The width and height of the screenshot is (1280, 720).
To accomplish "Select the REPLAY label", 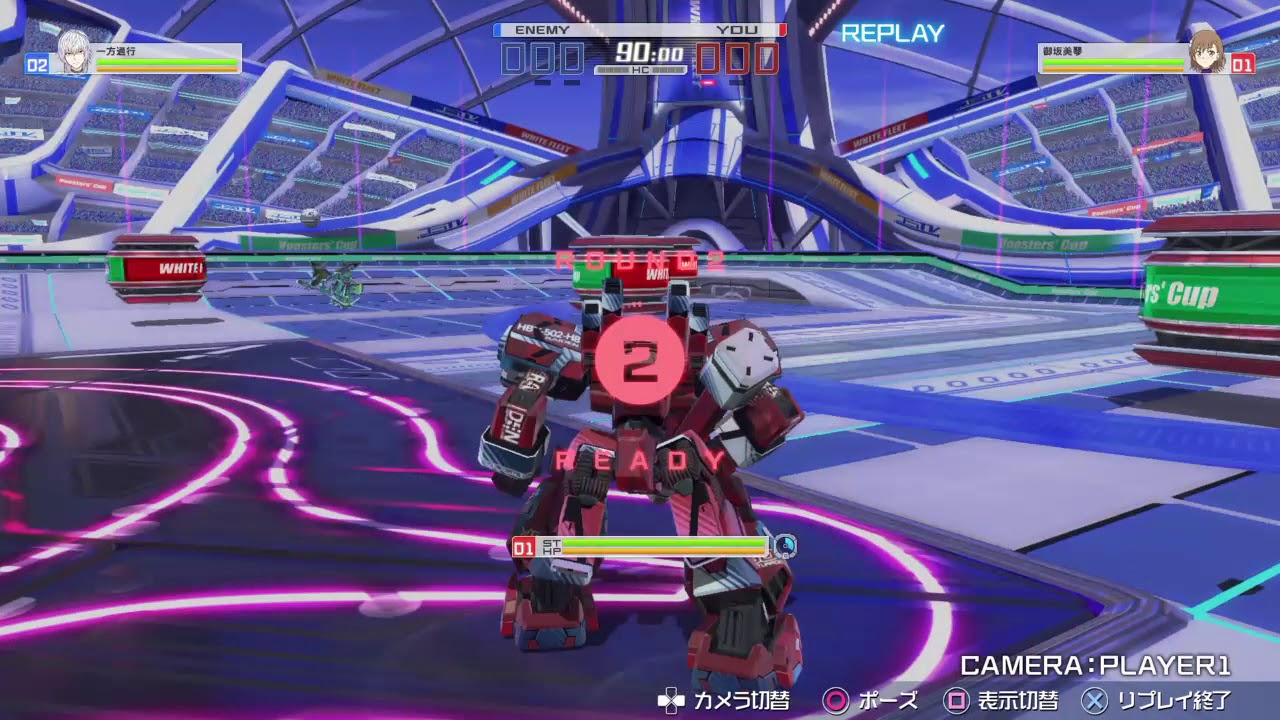I will coord(893,32).
